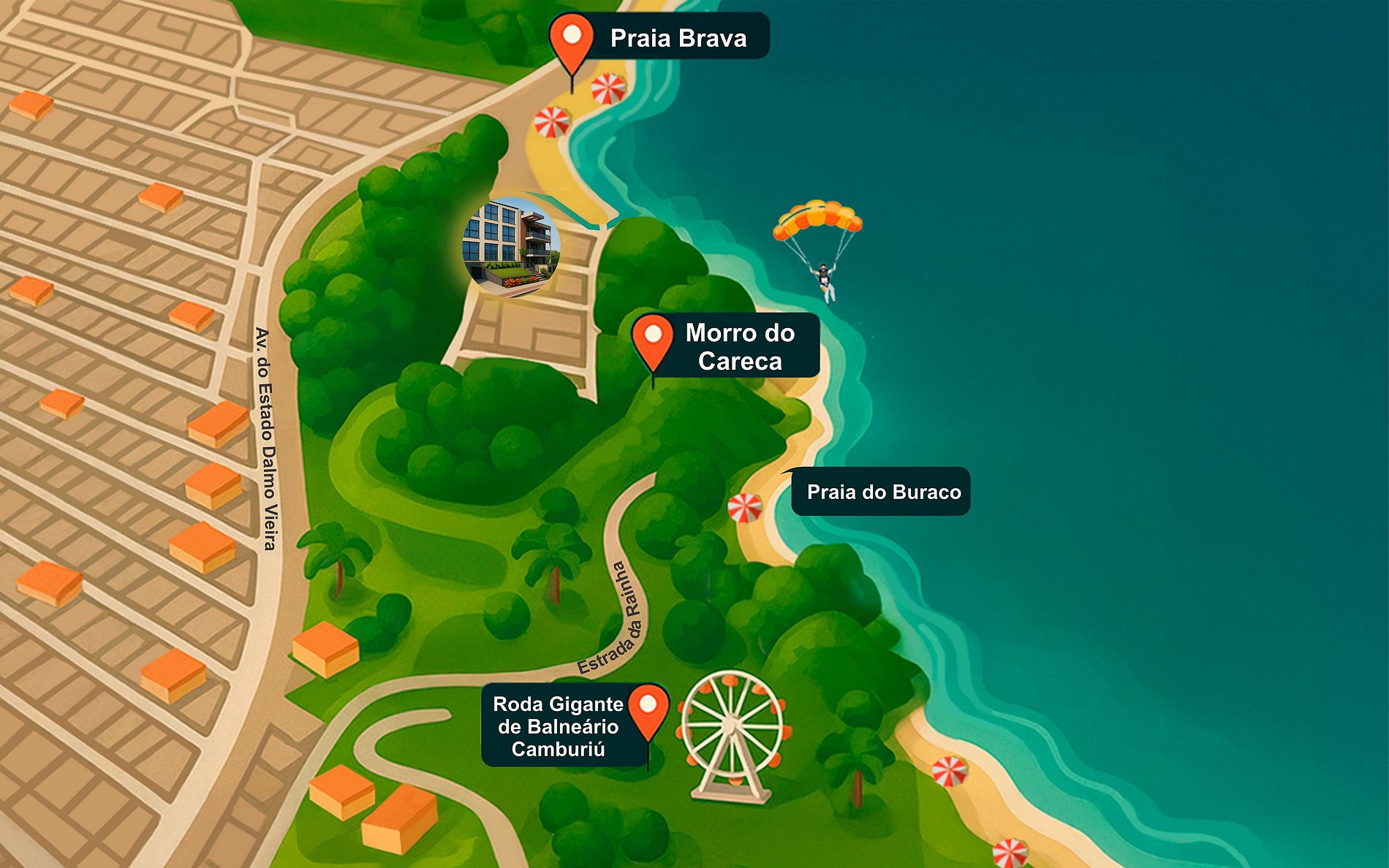Open the Morro do Careca label

(x=740, y=346)
